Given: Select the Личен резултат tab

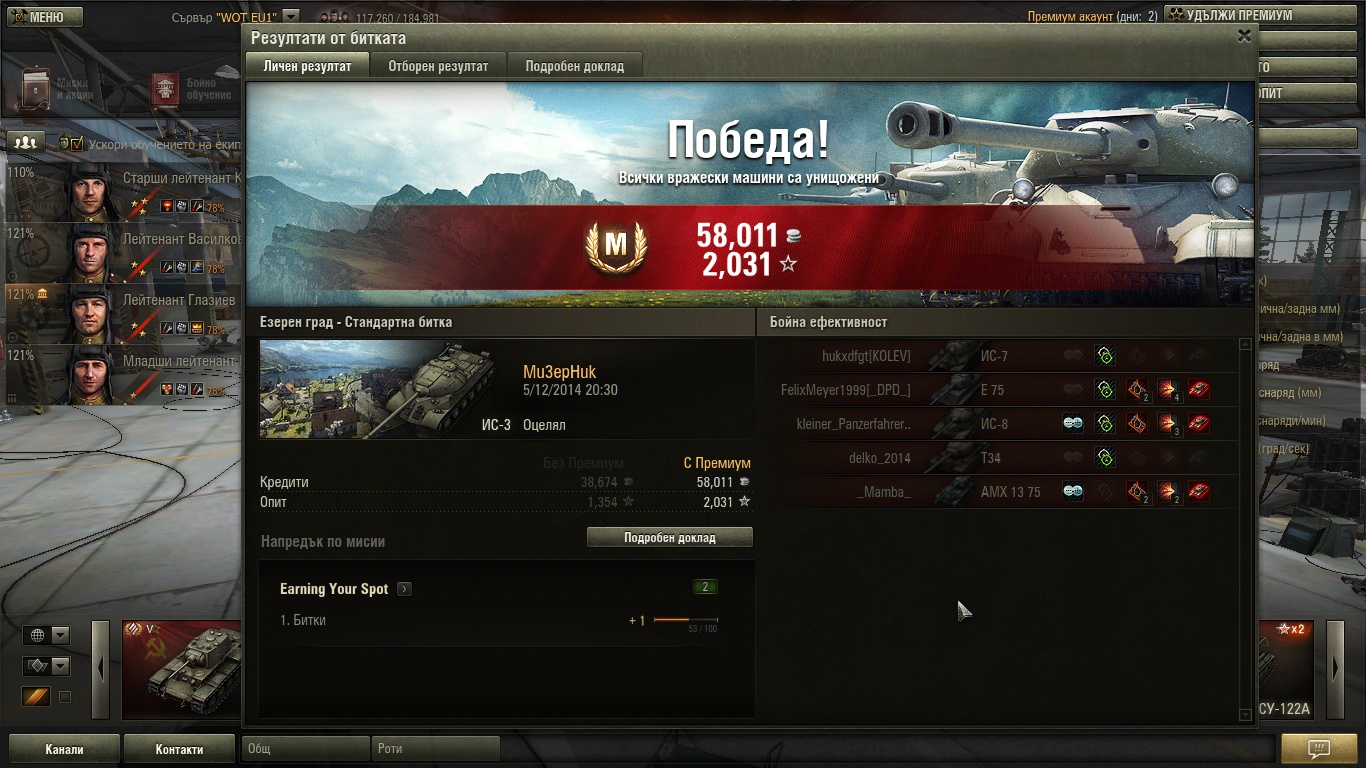Looking at the screenshot, I should click(307, 66).
